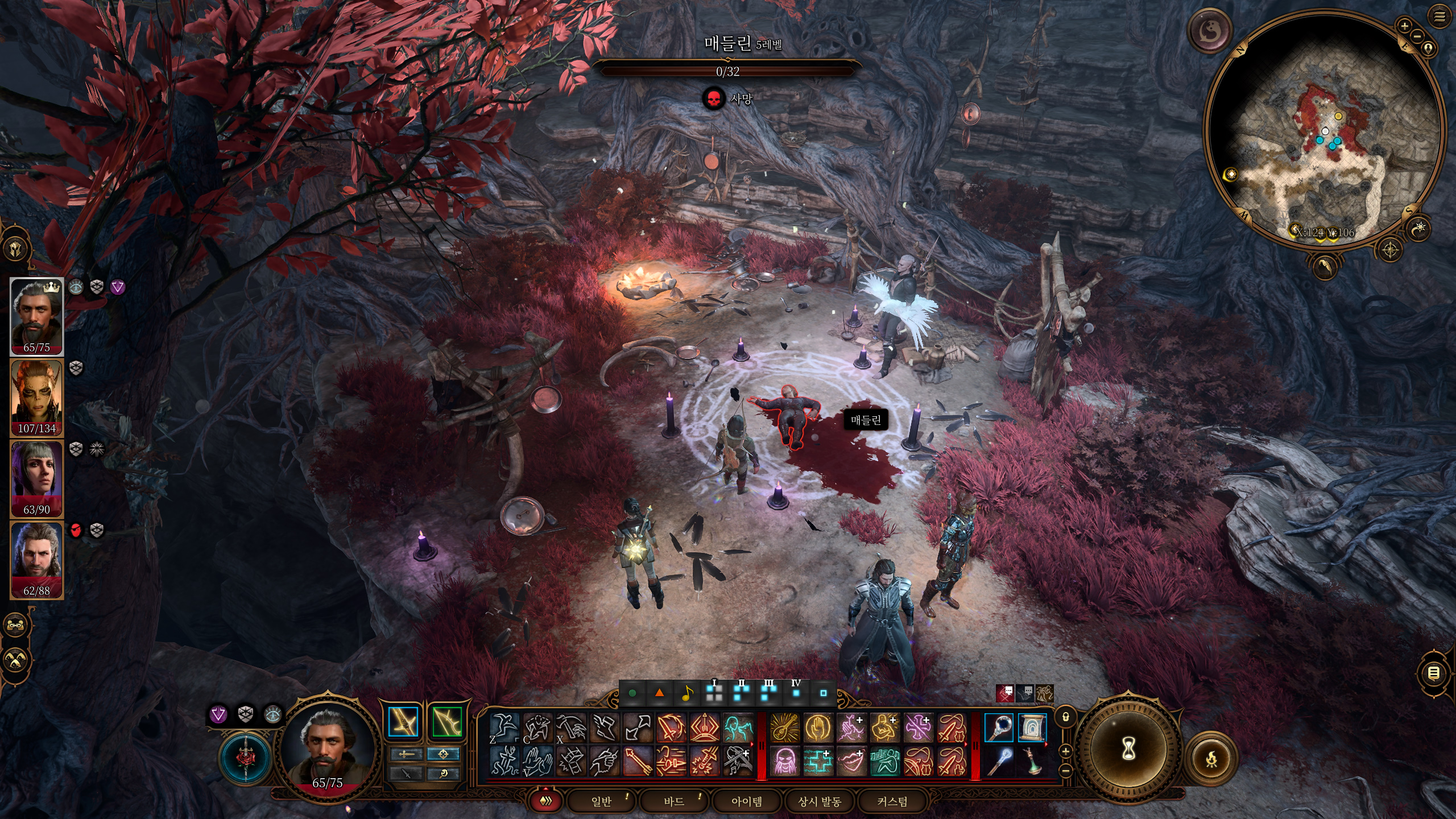
Task: Toggle the hotbar lock button
Action: point(1066,717)
